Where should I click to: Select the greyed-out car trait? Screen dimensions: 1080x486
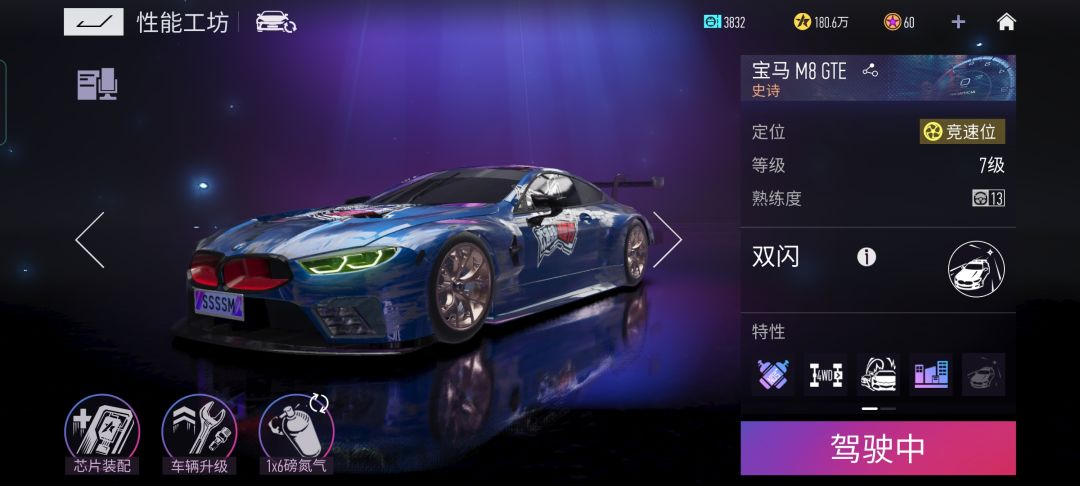[983, 375]
